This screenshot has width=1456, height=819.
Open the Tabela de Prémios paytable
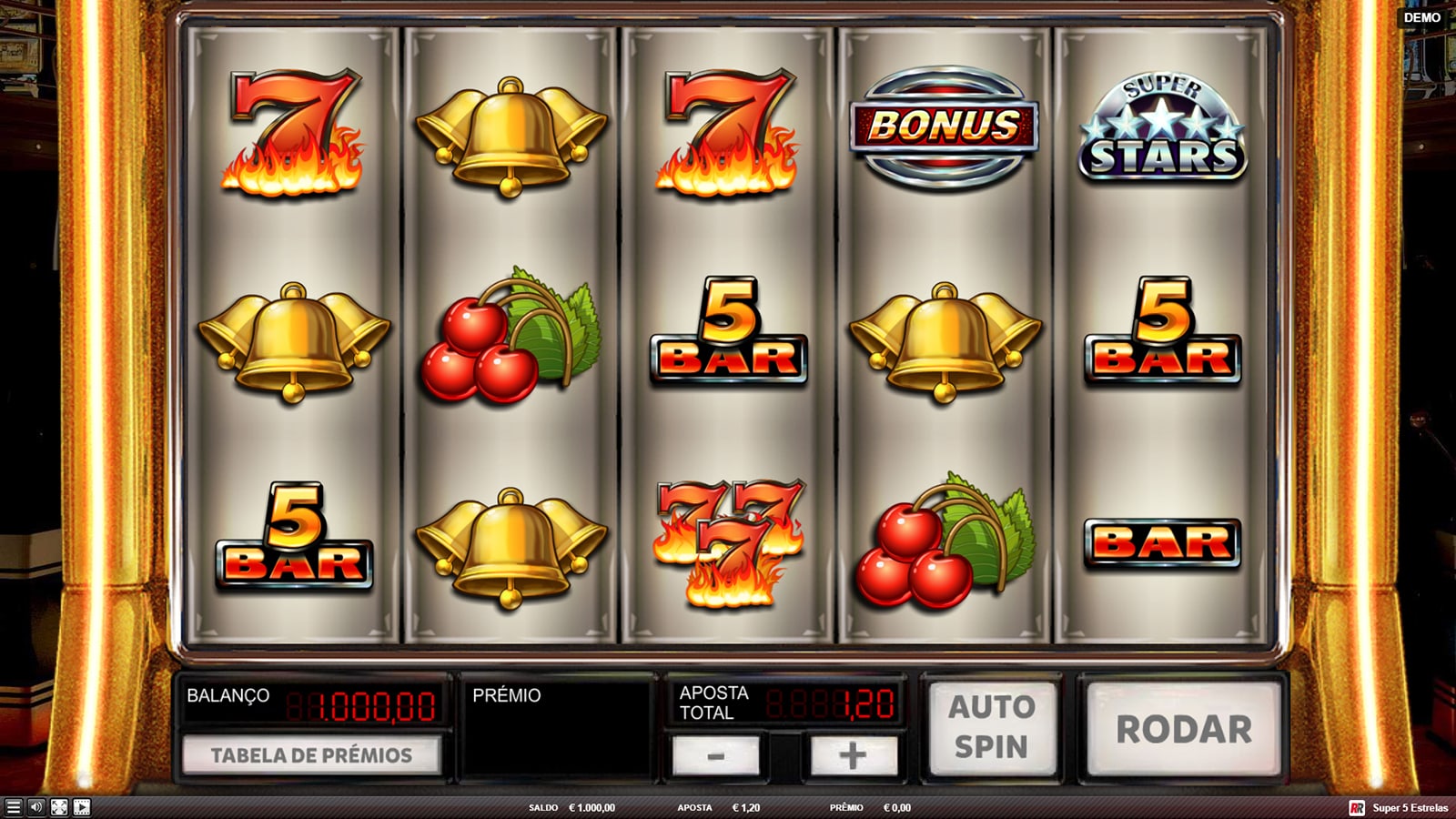311,755
